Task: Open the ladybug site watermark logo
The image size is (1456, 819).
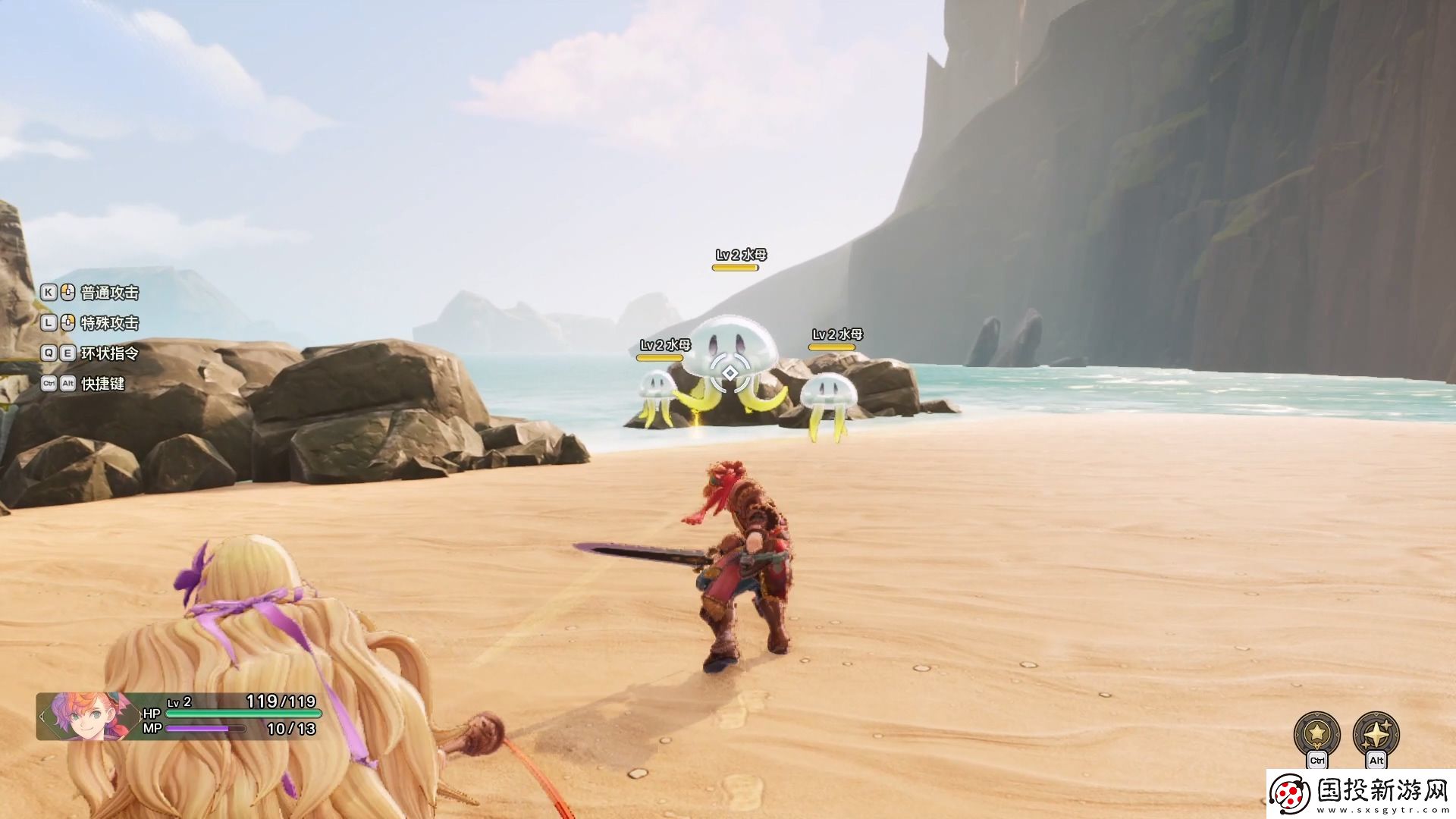Action: [x=1290, y=794]
